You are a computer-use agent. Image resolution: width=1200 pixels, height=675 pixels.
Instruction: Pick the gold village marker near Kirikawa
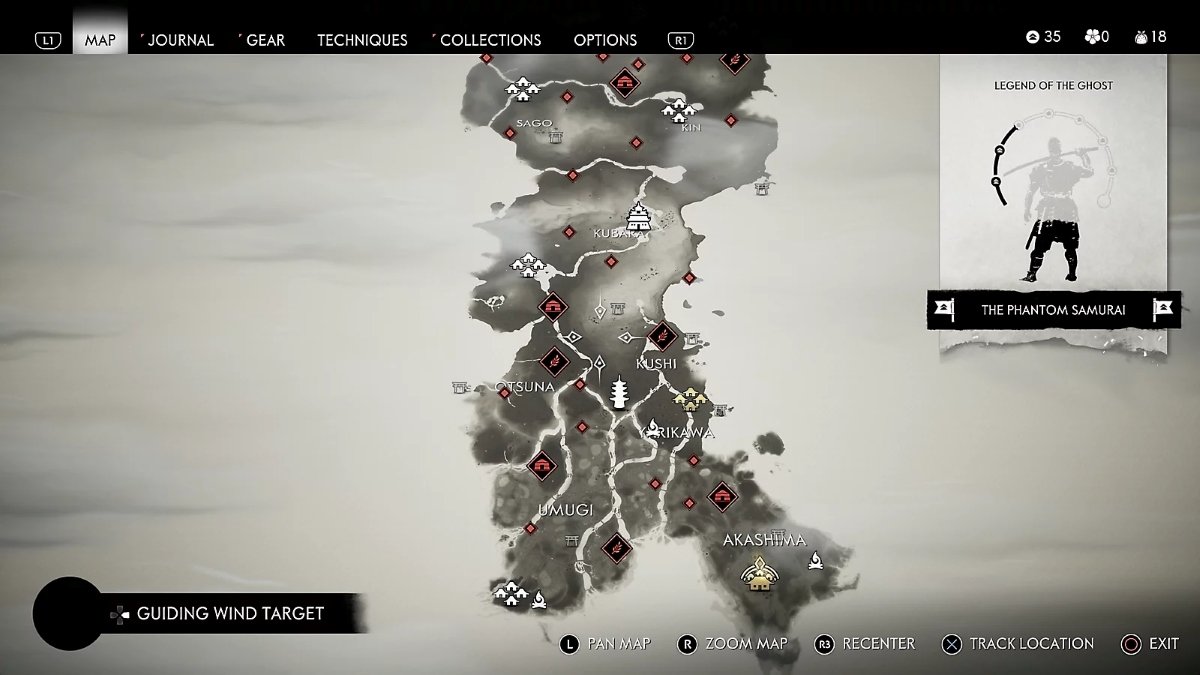689,400
